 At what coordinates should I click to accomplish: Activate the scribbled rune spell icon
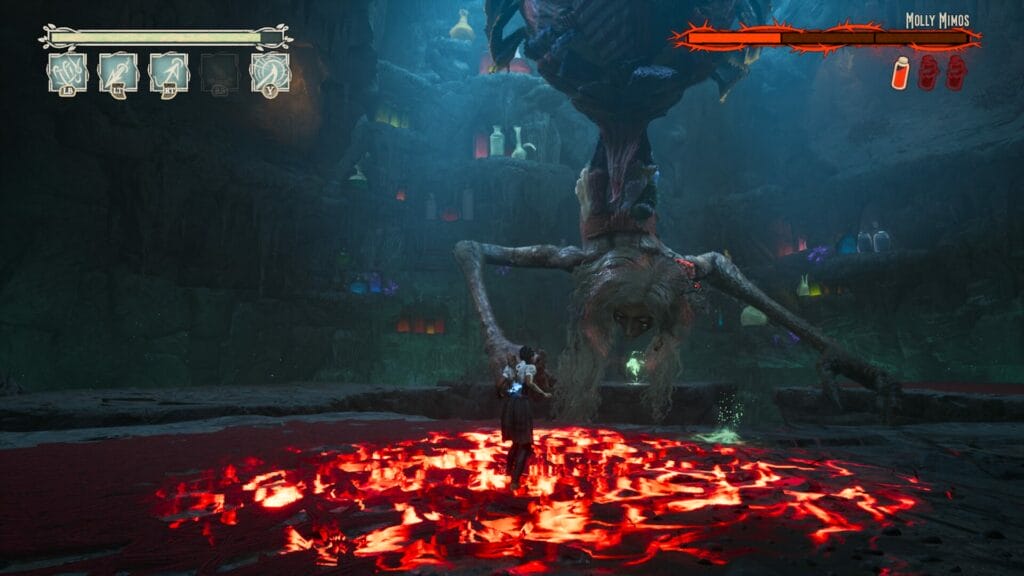pyautogui.click(x=67, y=72)
